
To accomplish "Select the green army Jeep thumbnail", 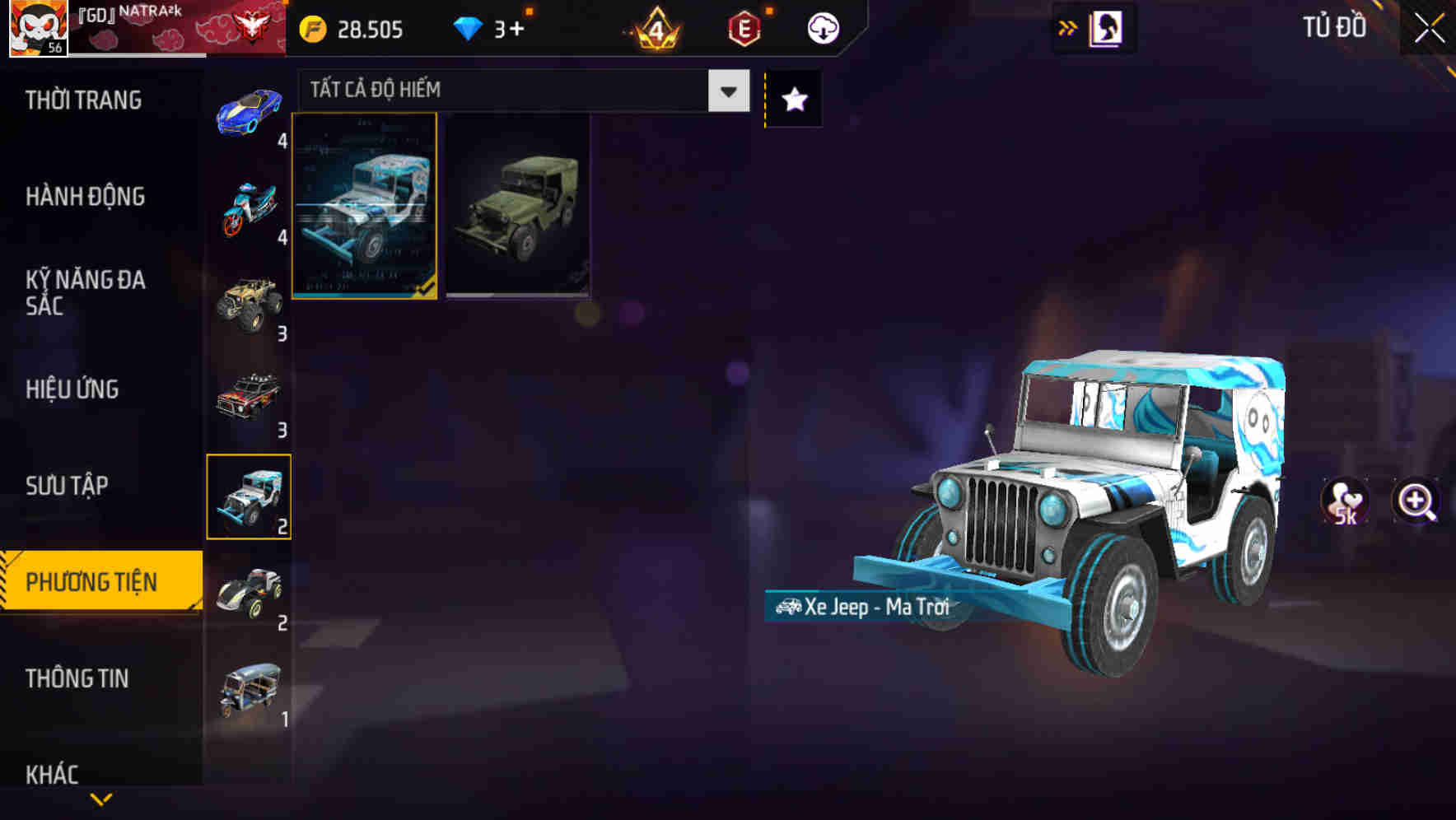I will coord(517,208).
